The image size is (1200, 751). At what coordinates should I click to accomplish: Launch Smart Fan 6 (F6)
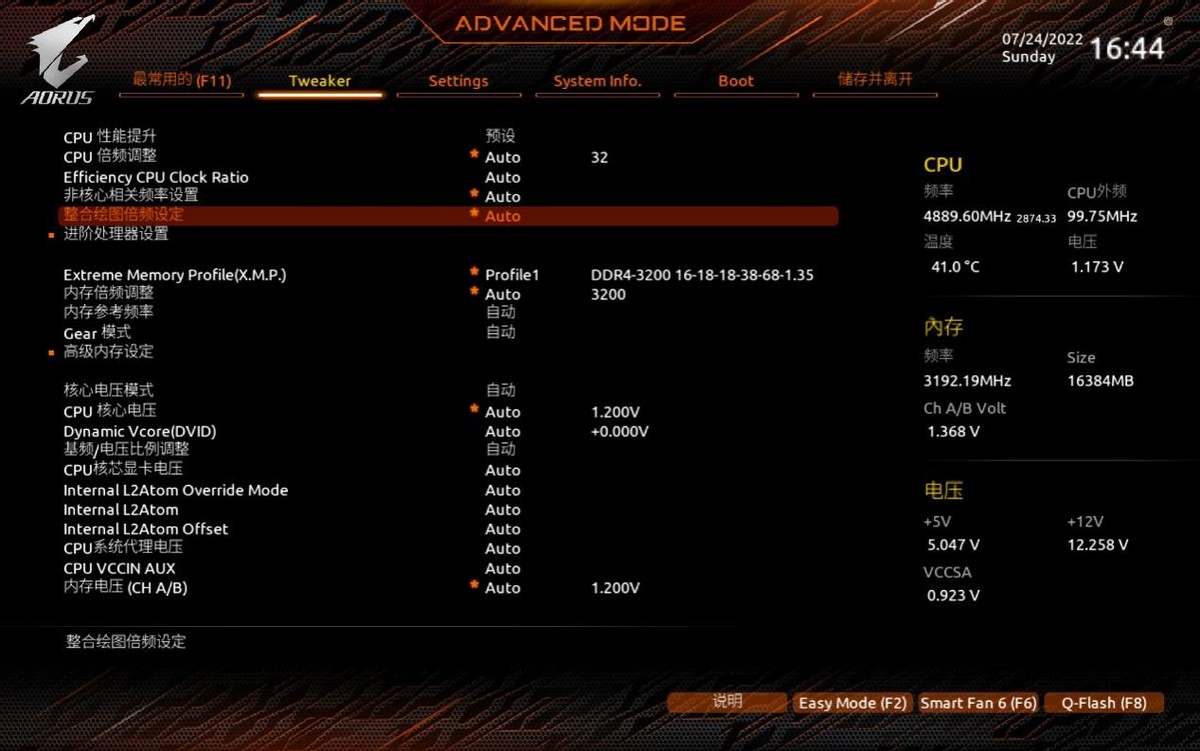(x=978, y=703)
